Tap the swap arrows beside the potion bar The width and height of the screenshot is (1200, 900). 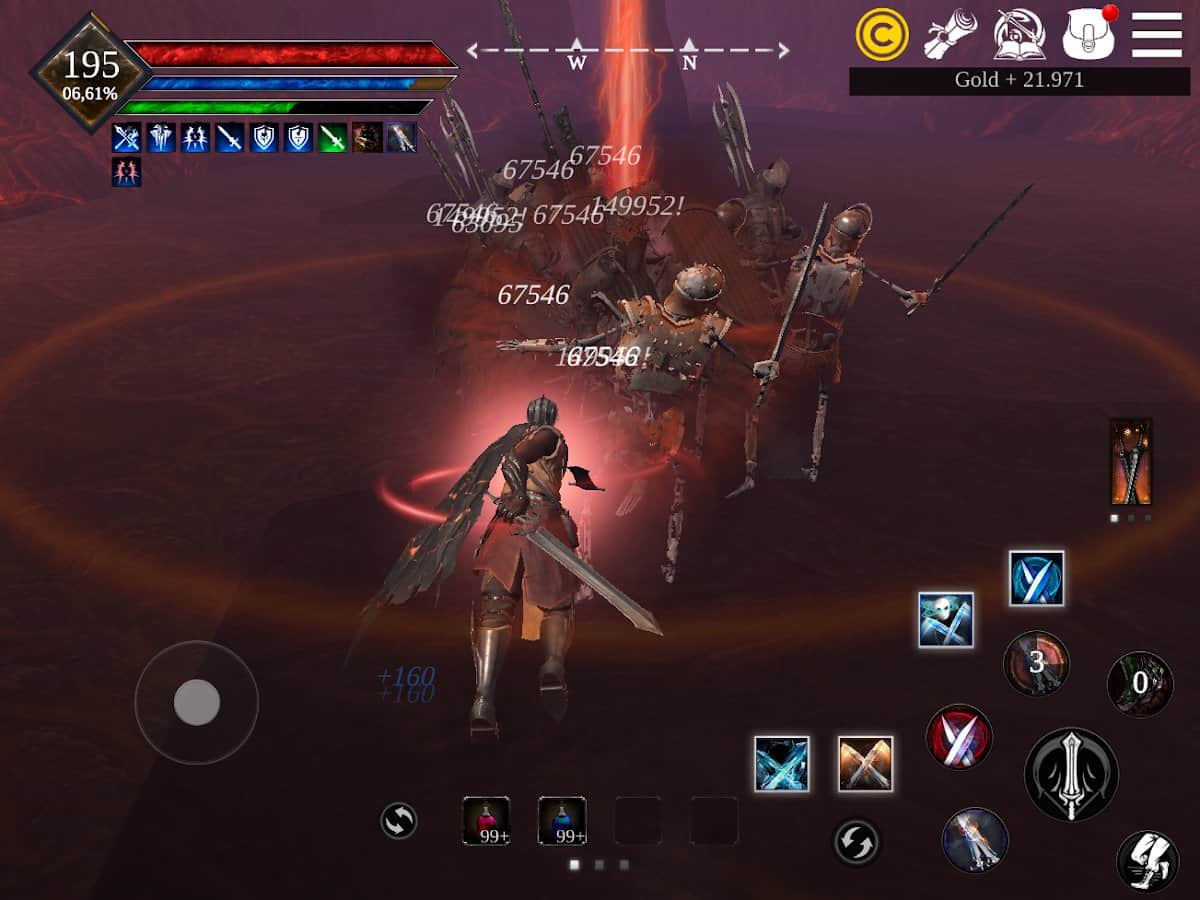(x=398, y=822)
